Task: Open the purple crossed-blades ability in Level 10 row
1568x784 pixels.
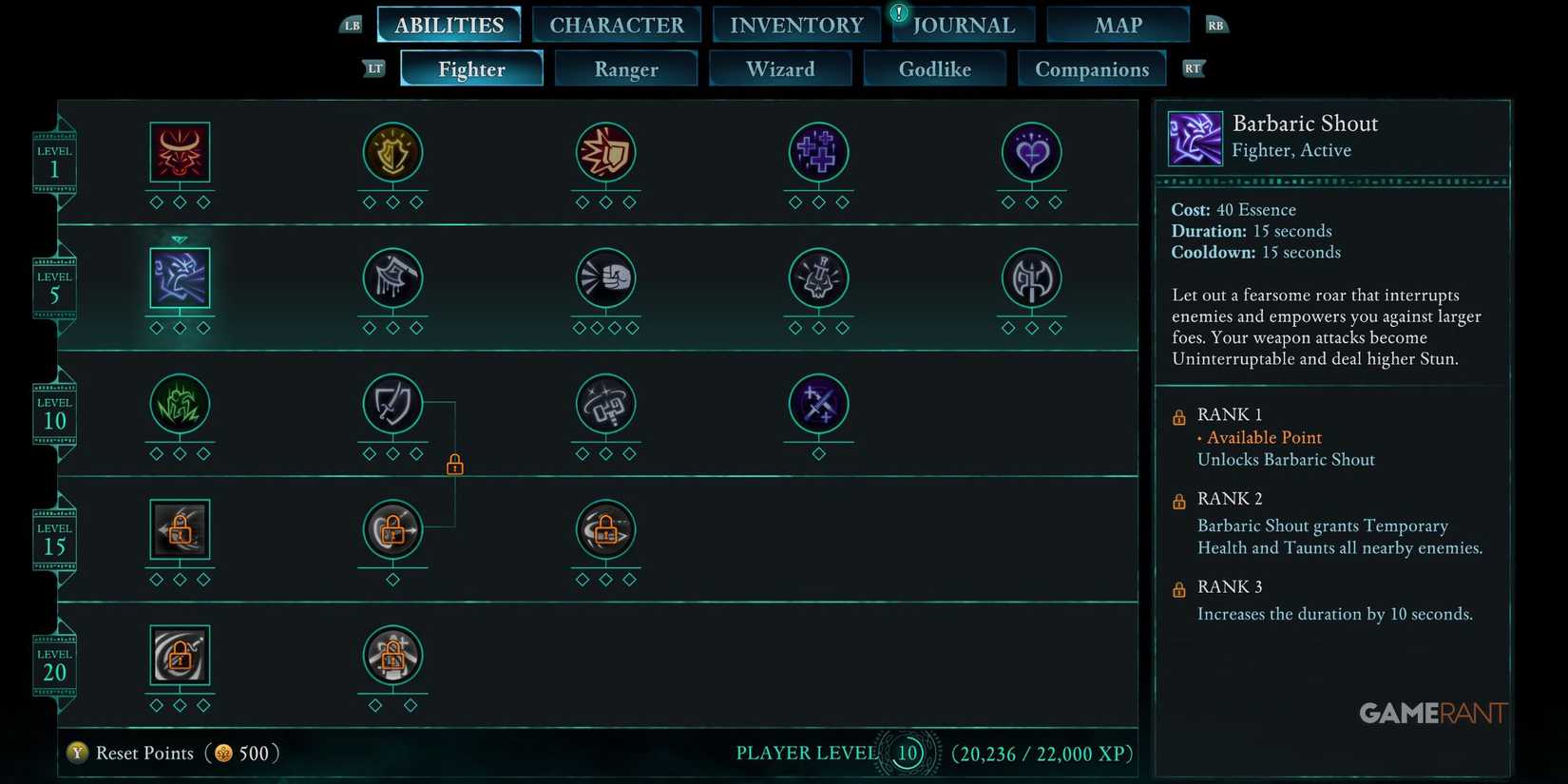Action: [818, 406]
